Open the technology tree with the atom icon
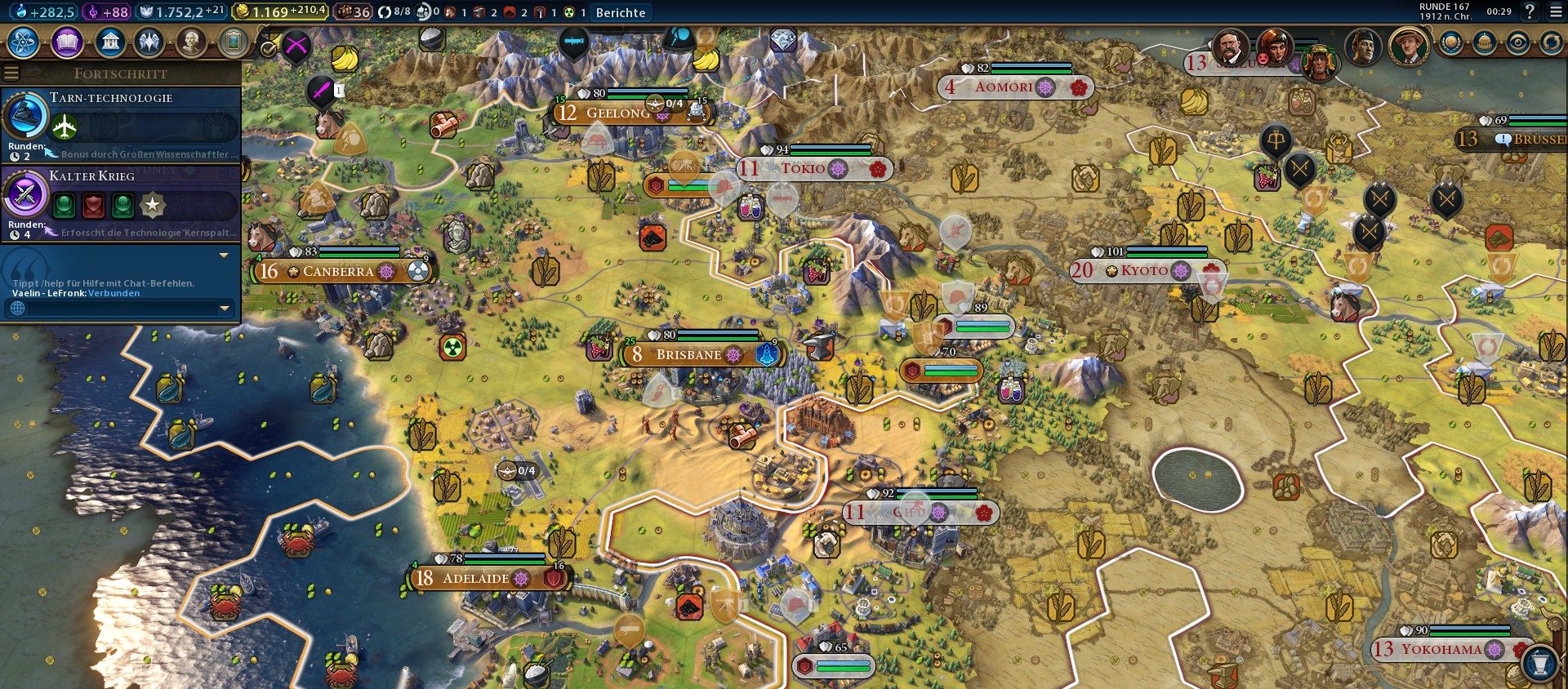Viewport: 1568px width, 689px height. [24, 42]
